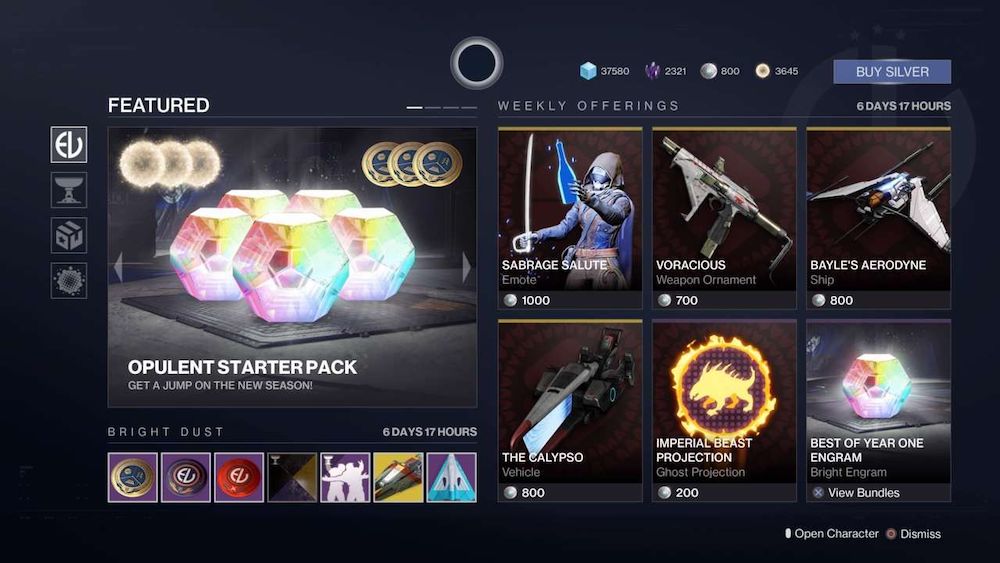The width and height of the screenshot is (1000, 563).
Task: Open the Bright Dust sparkle category tab
Action: pos(69,280)
